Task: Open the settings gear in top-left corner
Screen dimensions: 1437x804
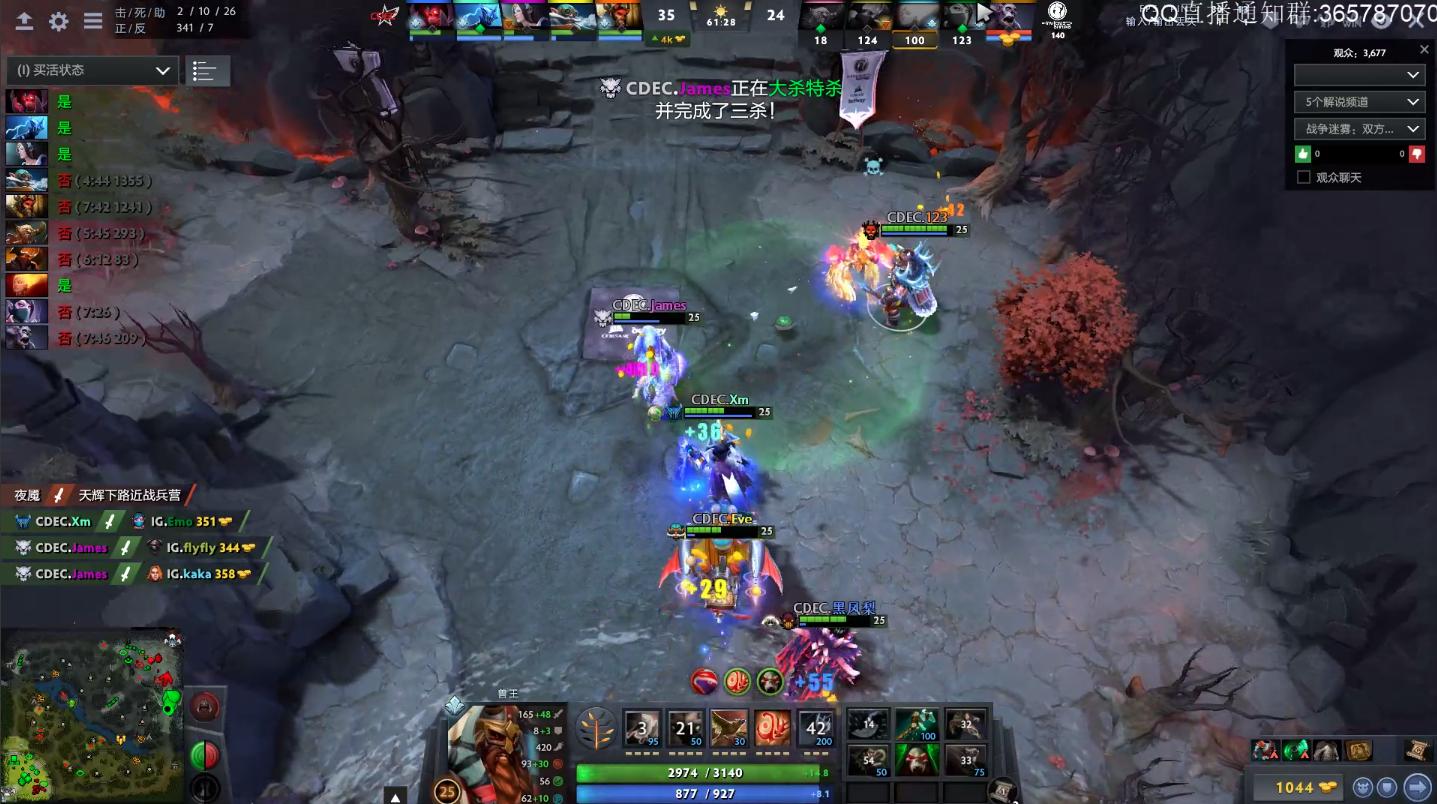Action: click(58, 20)
